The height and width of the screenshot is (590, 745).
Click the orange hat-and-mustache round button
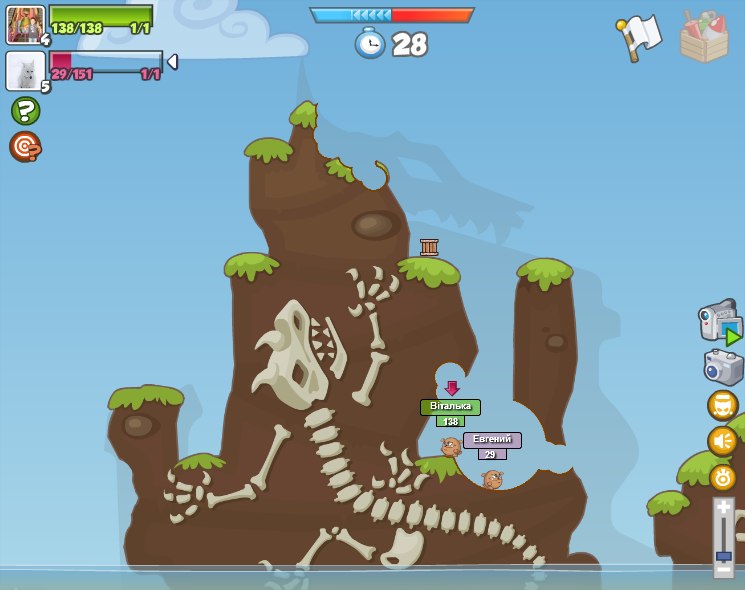(x=722, y=405)
